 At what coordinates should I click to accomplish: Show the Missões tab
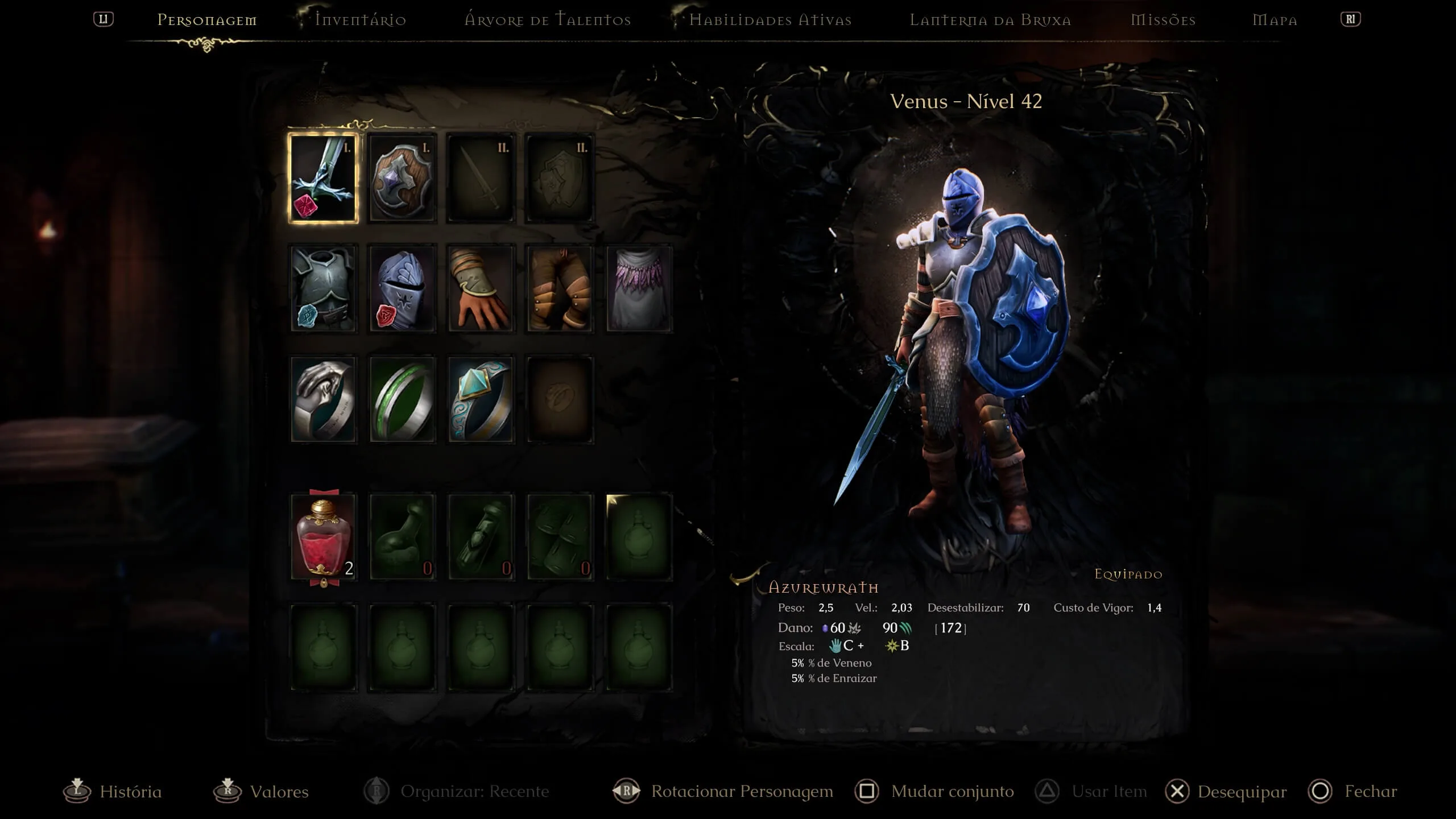pyautogui.click(x=1163, y=20)
